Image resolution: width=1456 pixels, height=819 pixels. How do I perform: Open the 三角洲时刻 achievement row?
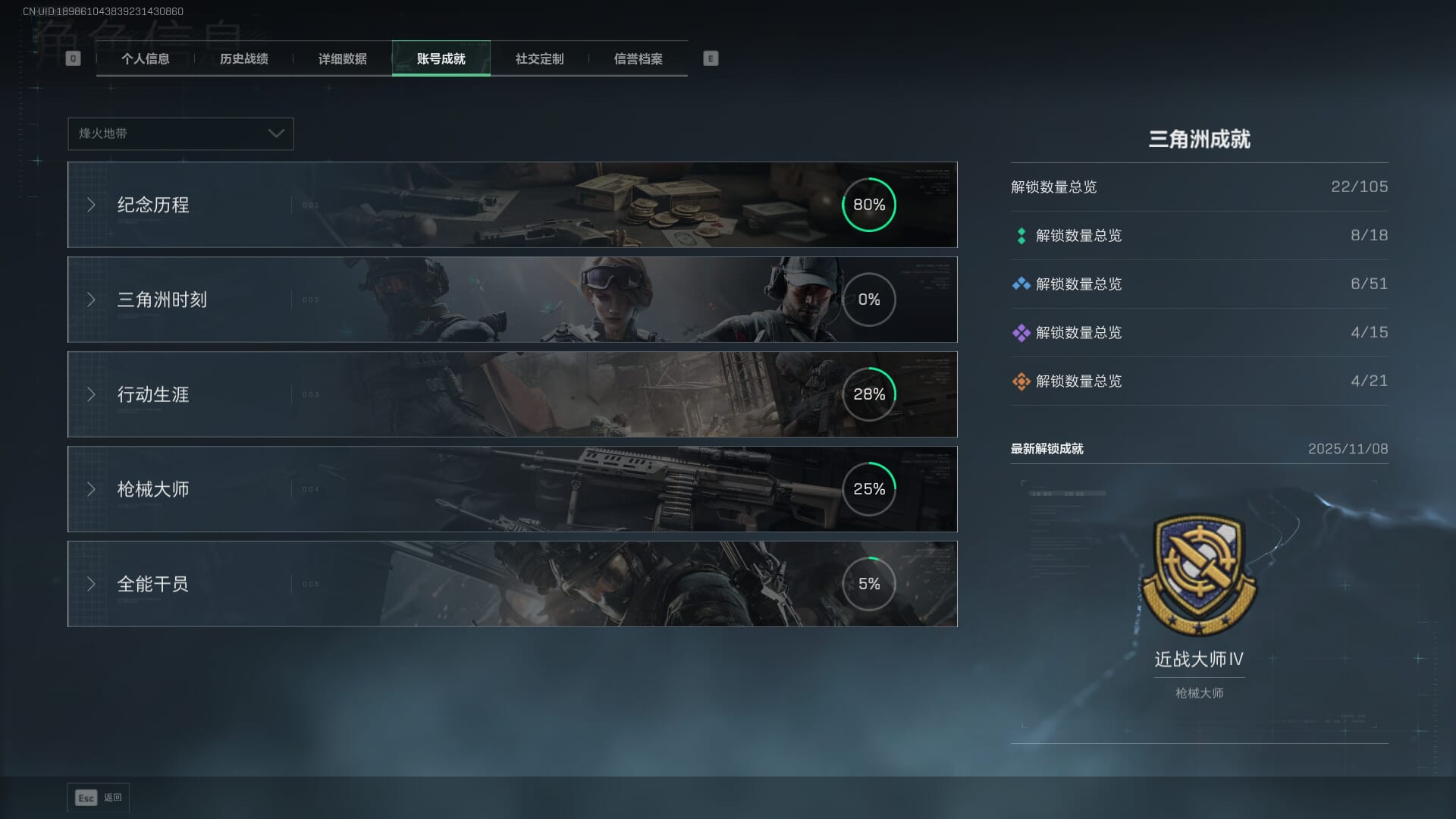point(512,300)
